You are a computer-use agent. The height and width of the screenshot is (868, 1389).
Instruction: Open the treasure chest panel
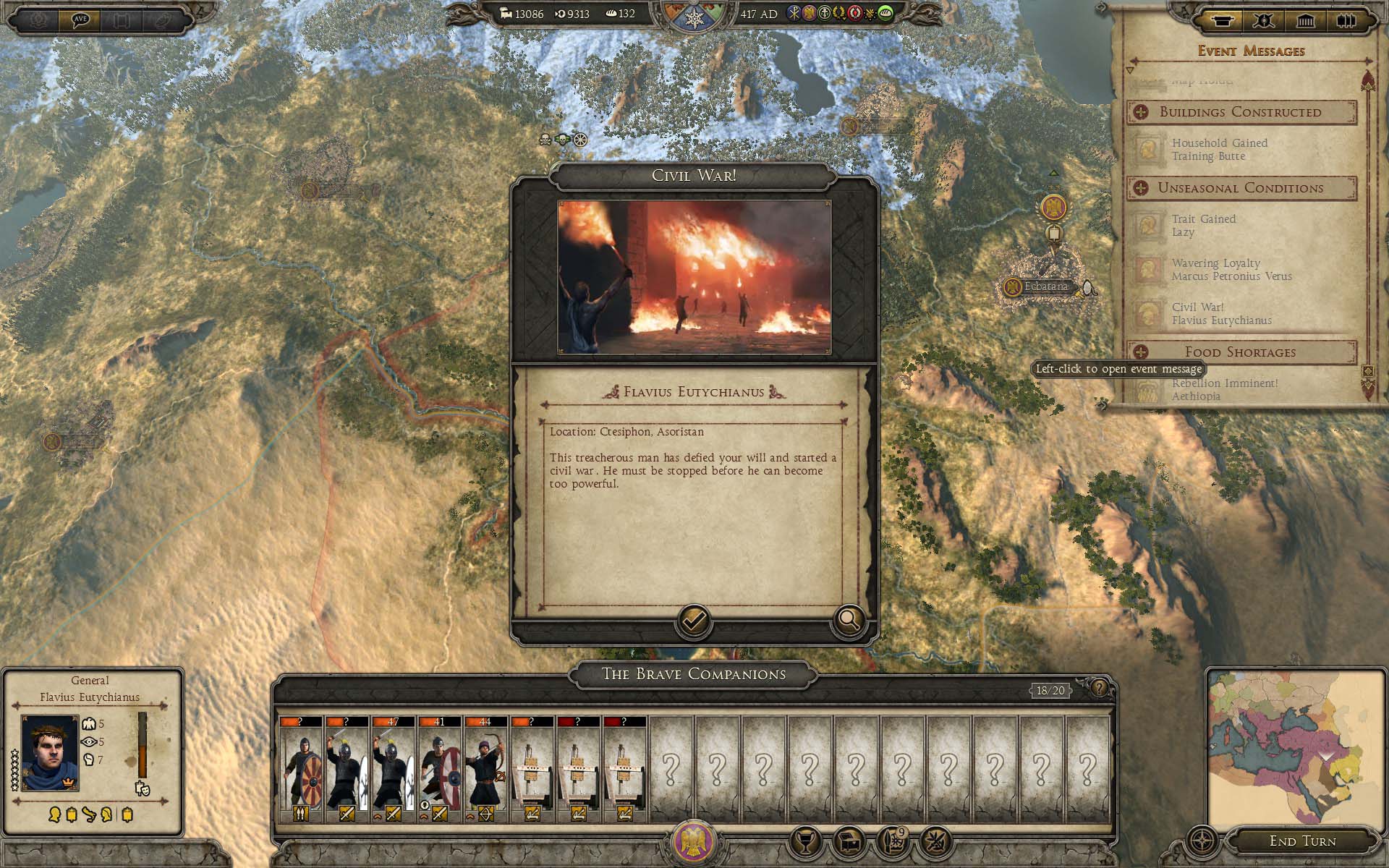850,842
